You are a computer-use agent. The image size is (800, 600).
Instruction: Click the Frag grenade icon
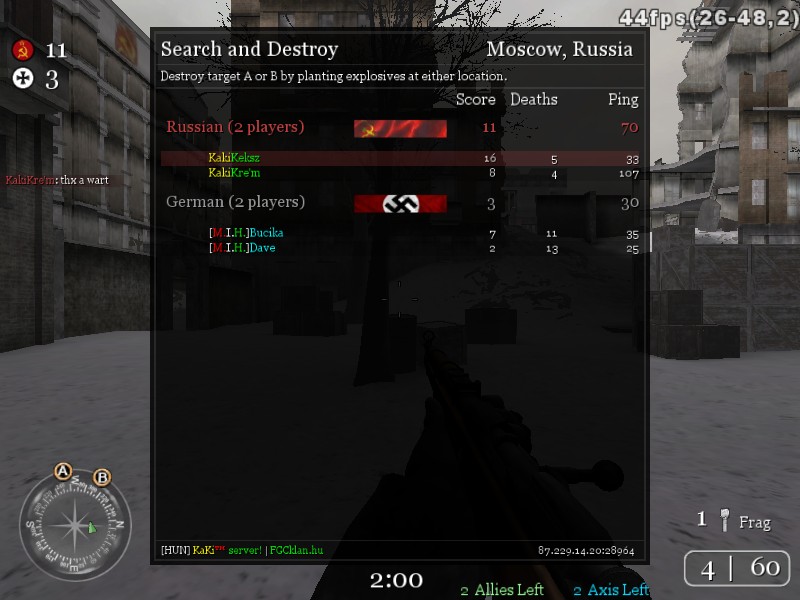tap(726, 521)
